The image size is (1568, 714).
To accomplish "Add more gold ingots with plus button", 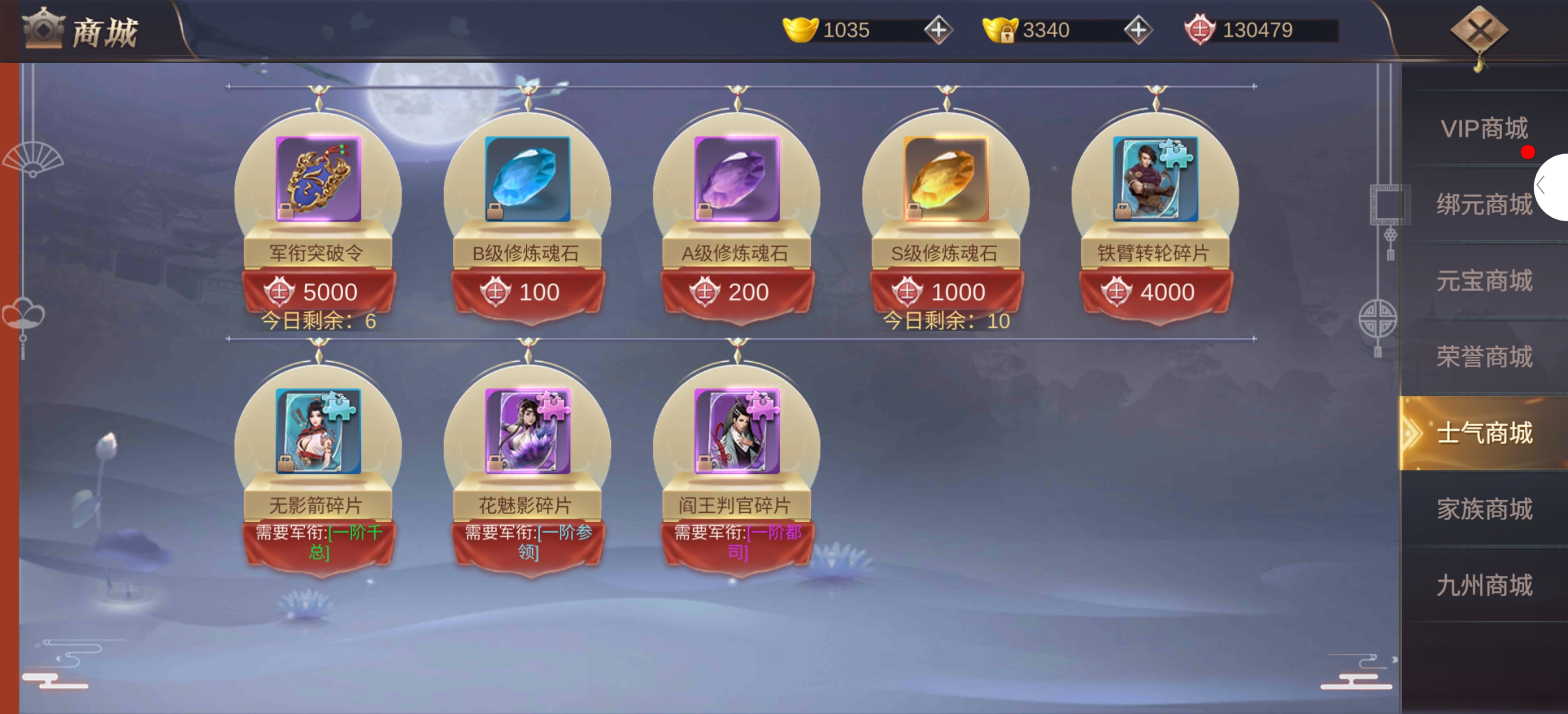I will click(938, 30).
